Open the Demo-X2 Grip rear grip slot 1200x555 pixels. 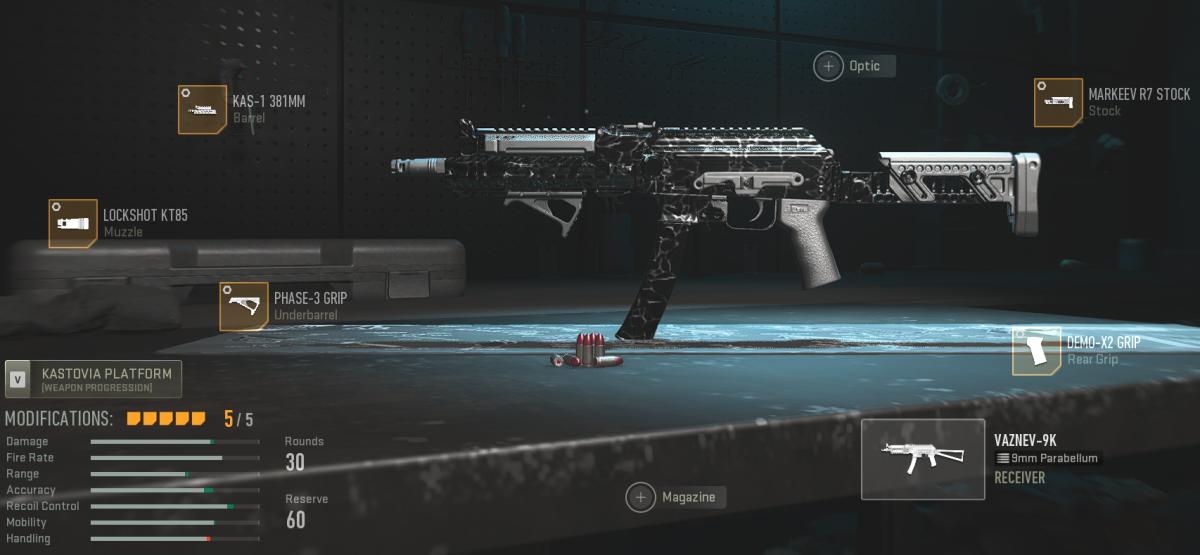tap(1037, 351)
